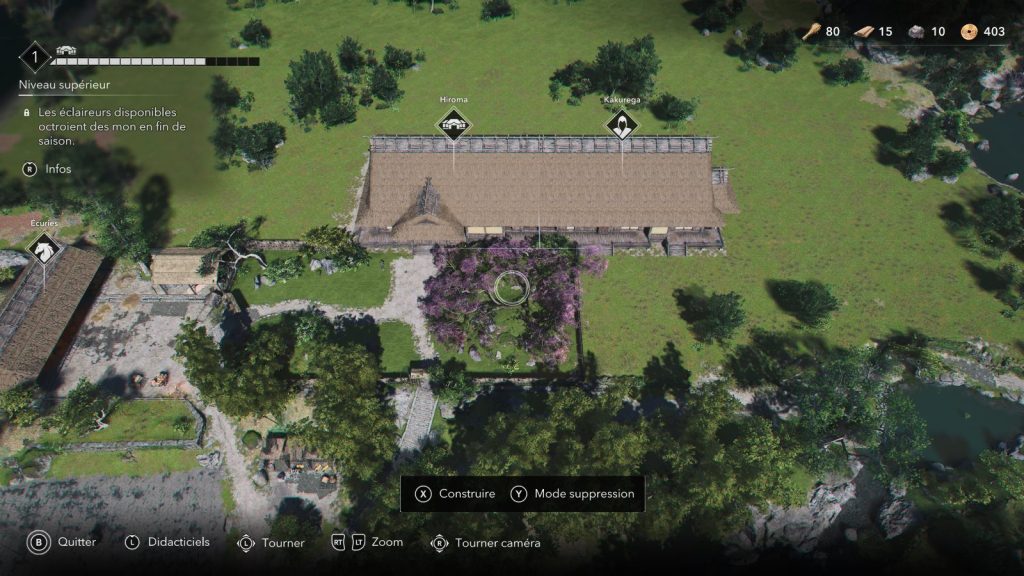
Task: Click the Niveau supérieur hideout level badge
Action: pyautogui.click(x=35, y=57)
